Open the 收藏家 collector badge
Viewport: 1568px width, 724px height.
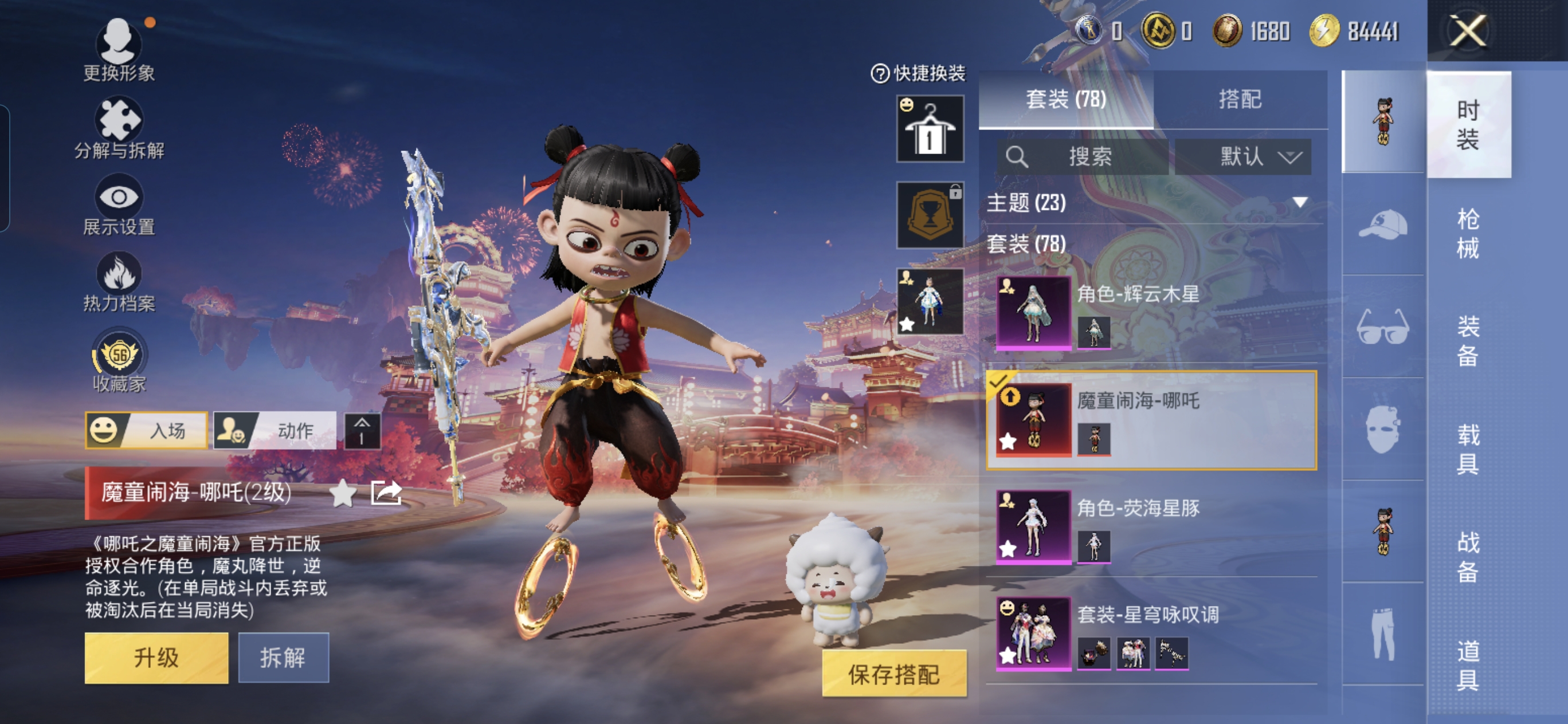click(x=119, y=360)
